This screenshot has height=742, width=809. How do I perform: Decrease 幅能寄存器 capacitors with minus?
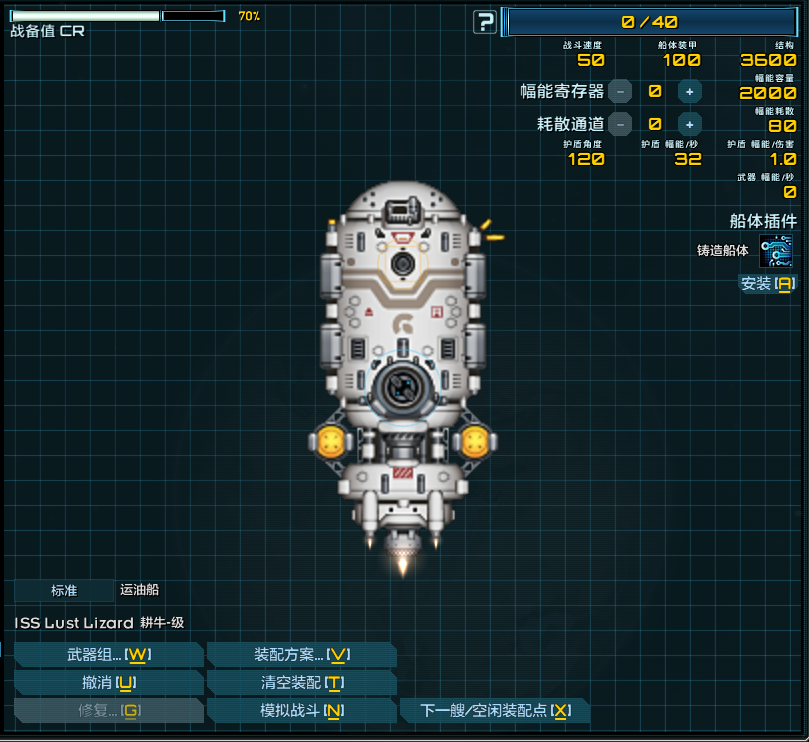click(x=620, y=91)
